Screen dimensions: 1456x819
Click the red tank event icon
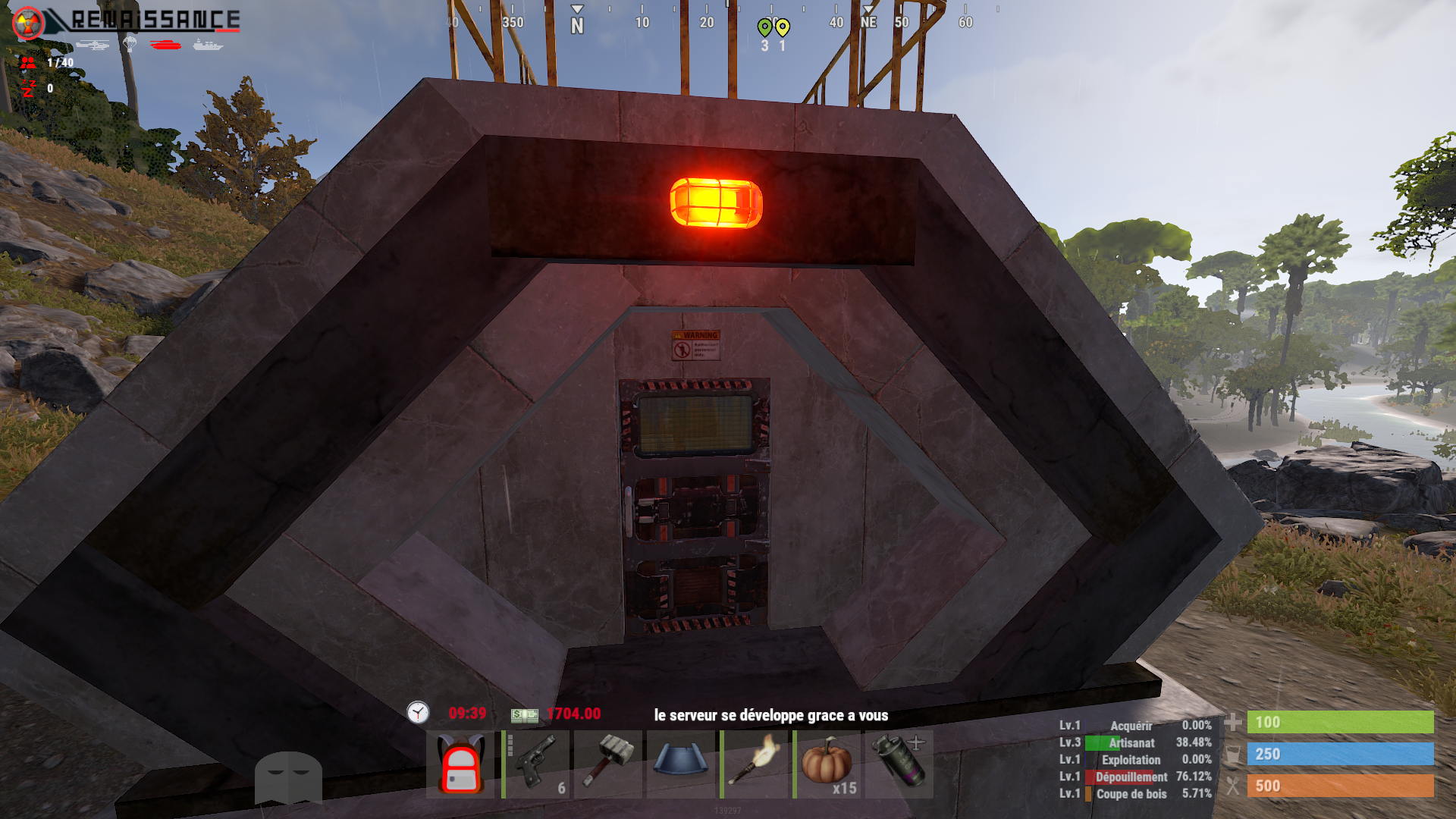[165, 45]
